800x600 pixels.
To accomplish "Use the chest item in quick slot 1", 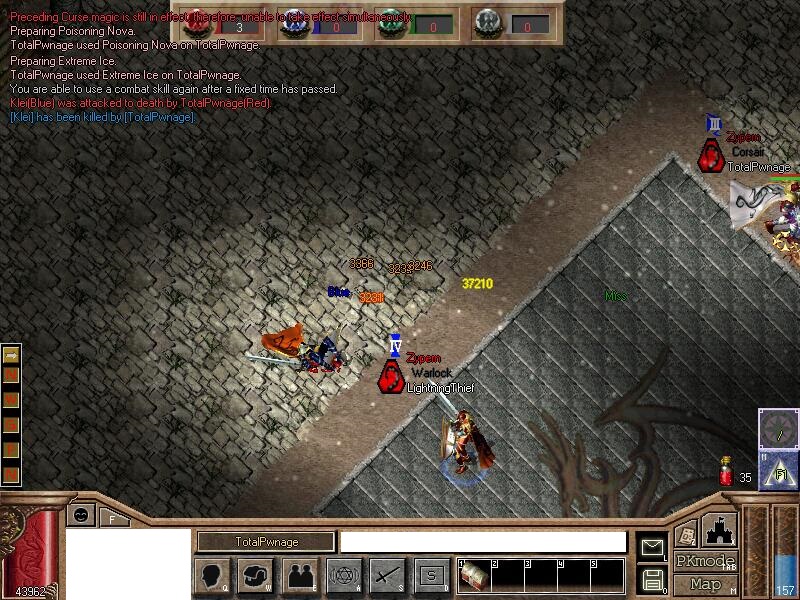I will pyautogui.click(x=474, y=575).
